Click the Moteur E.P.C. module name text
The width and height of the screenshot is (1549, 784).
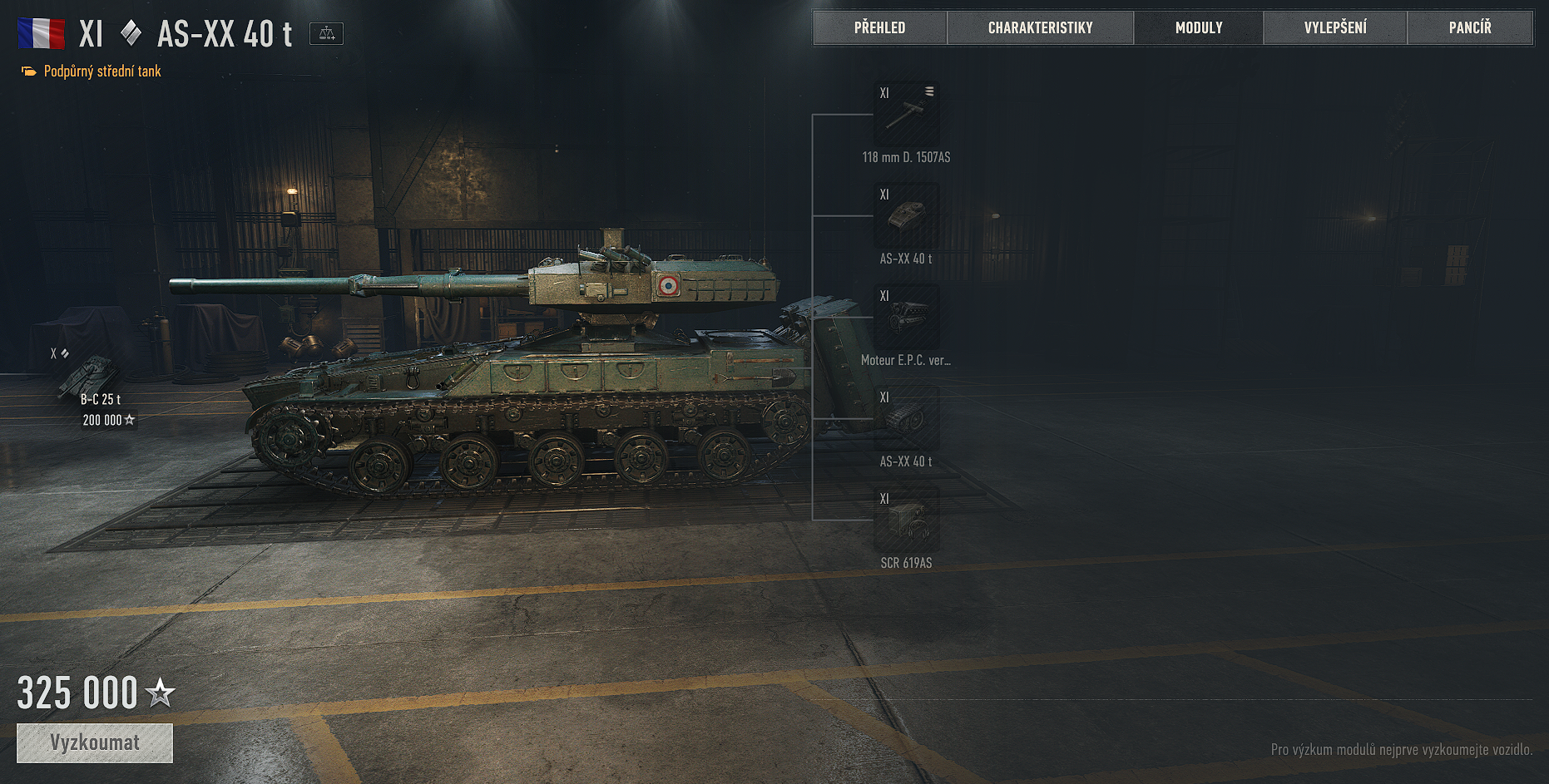907,360
